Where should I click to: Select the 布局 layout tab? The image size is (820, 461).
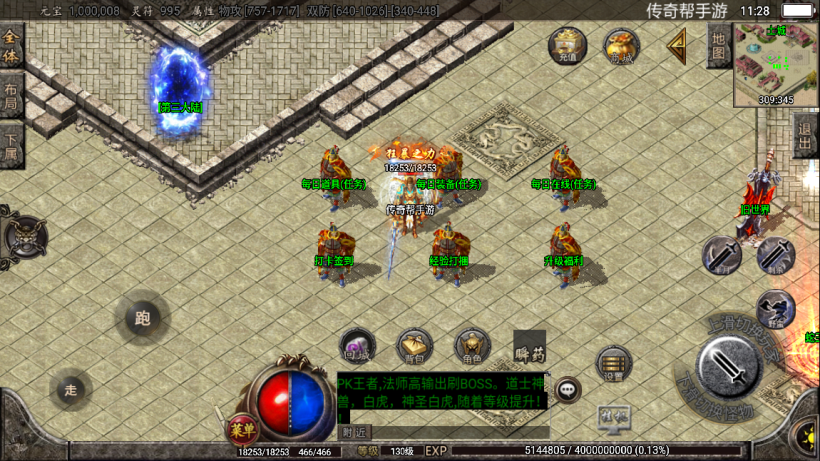[11, 96]
